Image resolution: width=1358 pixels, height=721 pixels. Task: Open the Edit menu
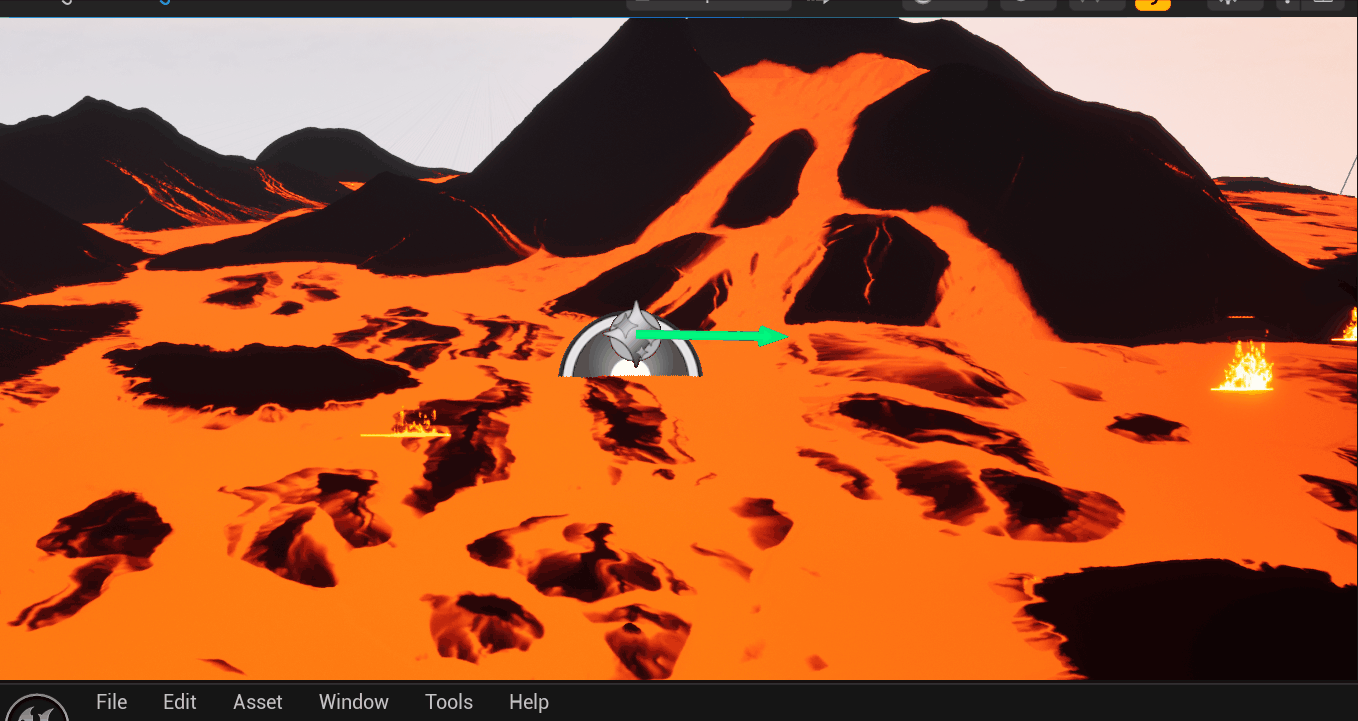tap(179, 702)
